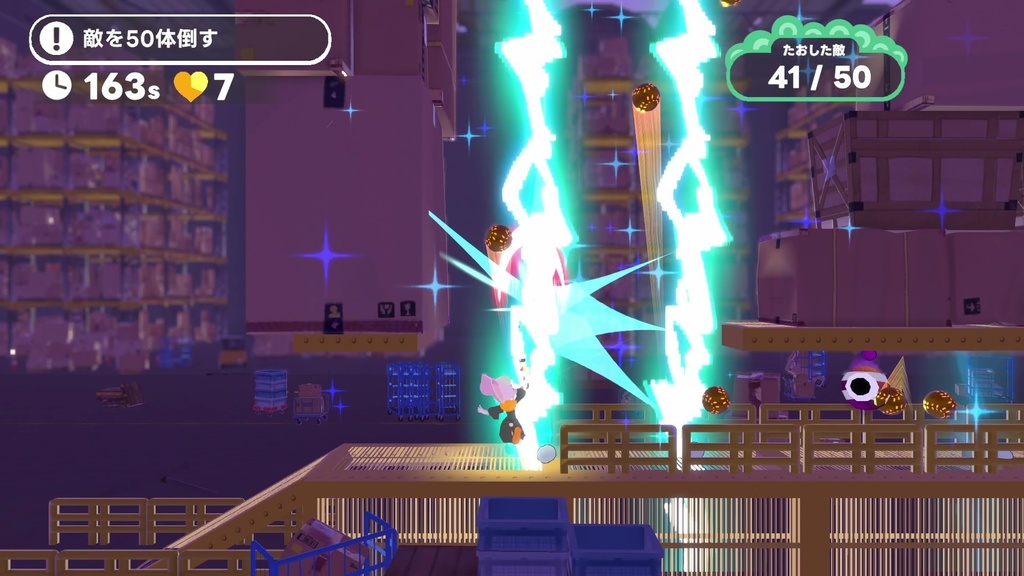This screenshot has height=576, width=1024.
Task: Select the defeat 50 enemies objective banner
Action: pos(180,40)
